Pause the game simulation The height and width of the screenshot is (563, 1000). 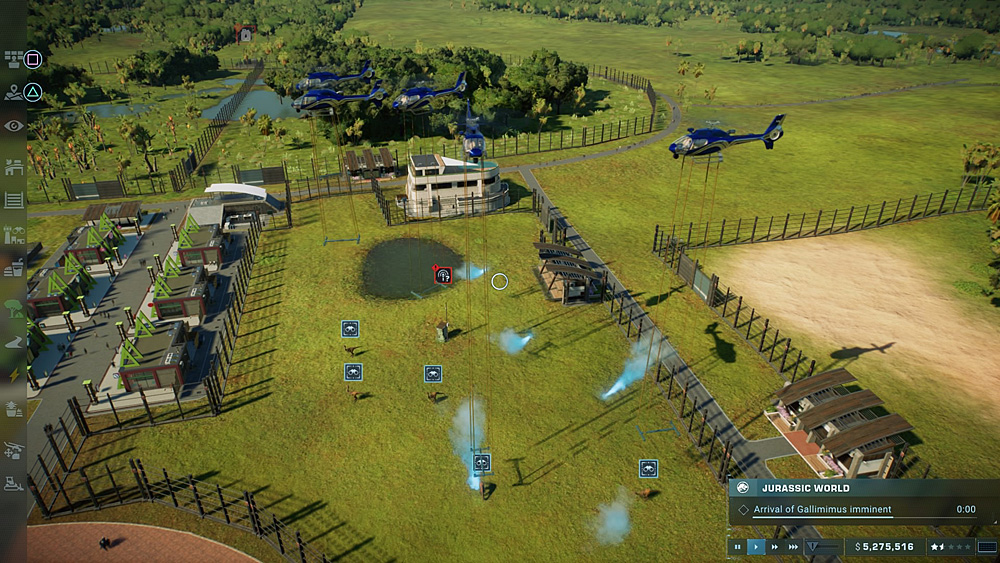click(738, 547)
